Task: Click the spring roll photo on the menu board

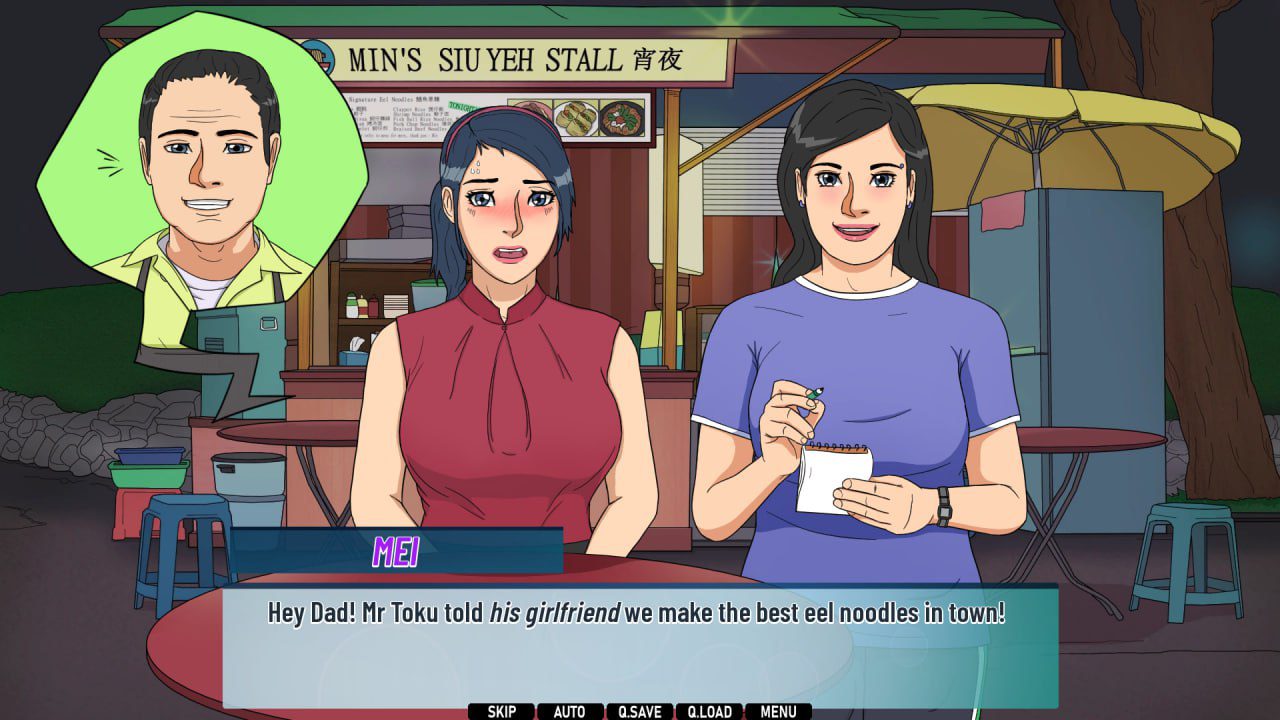Action: click(575, 118)
